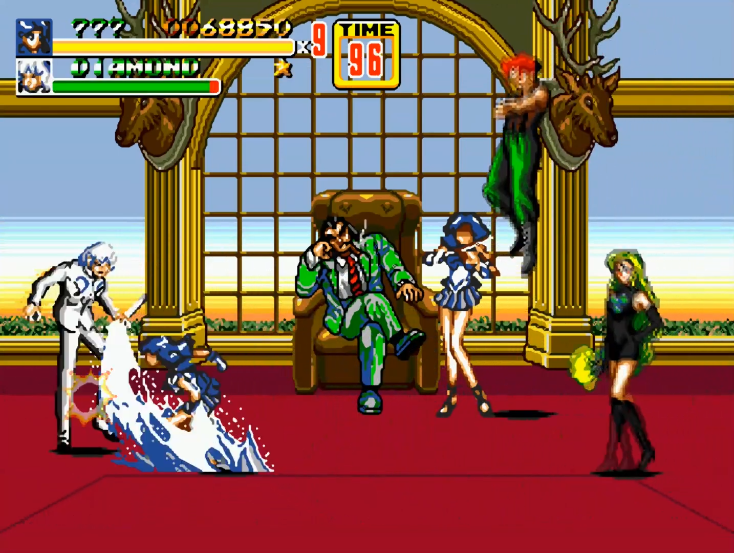Click the gold star special icon
This screenshot has height=553, width=734.
tap(282, 68)
